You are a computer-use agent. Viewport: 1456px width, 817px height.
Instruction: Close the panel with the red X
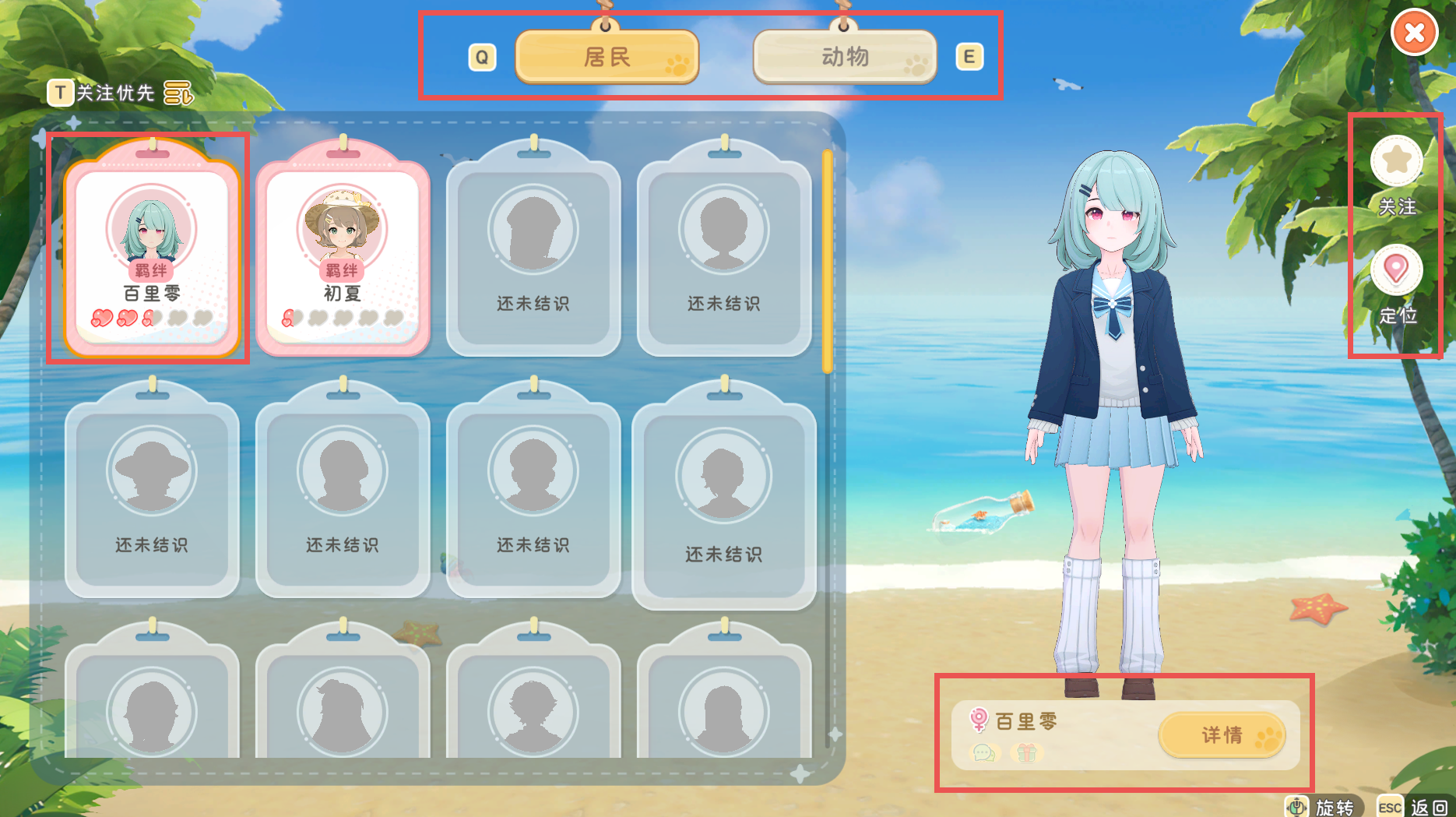tap(1416, 32)
